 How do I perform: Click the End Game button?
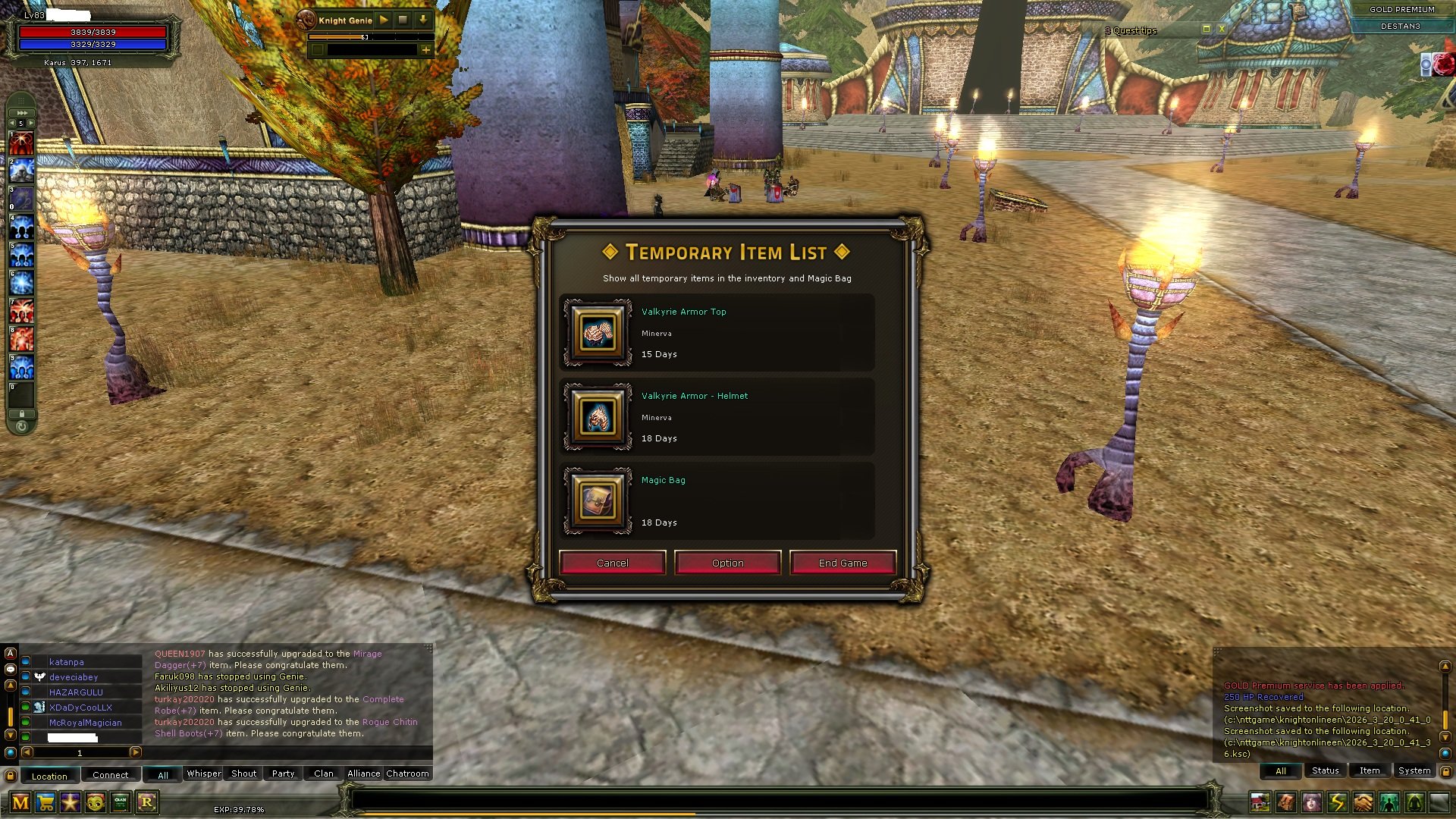tap(843, 563)
